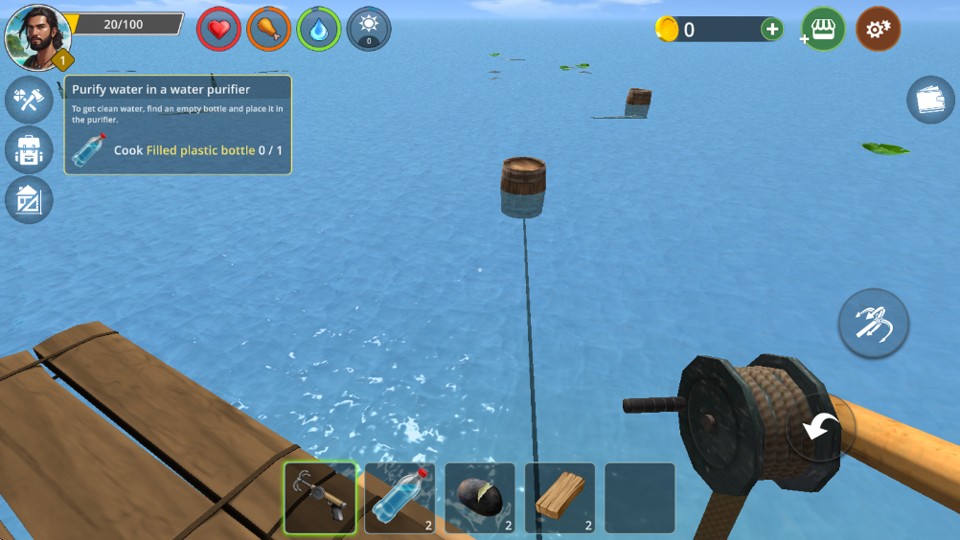Image resolution: width=960 pixels, height=540 pixels.
Task: Open the crafting tools menu
Action: click(x=28, y=98)
